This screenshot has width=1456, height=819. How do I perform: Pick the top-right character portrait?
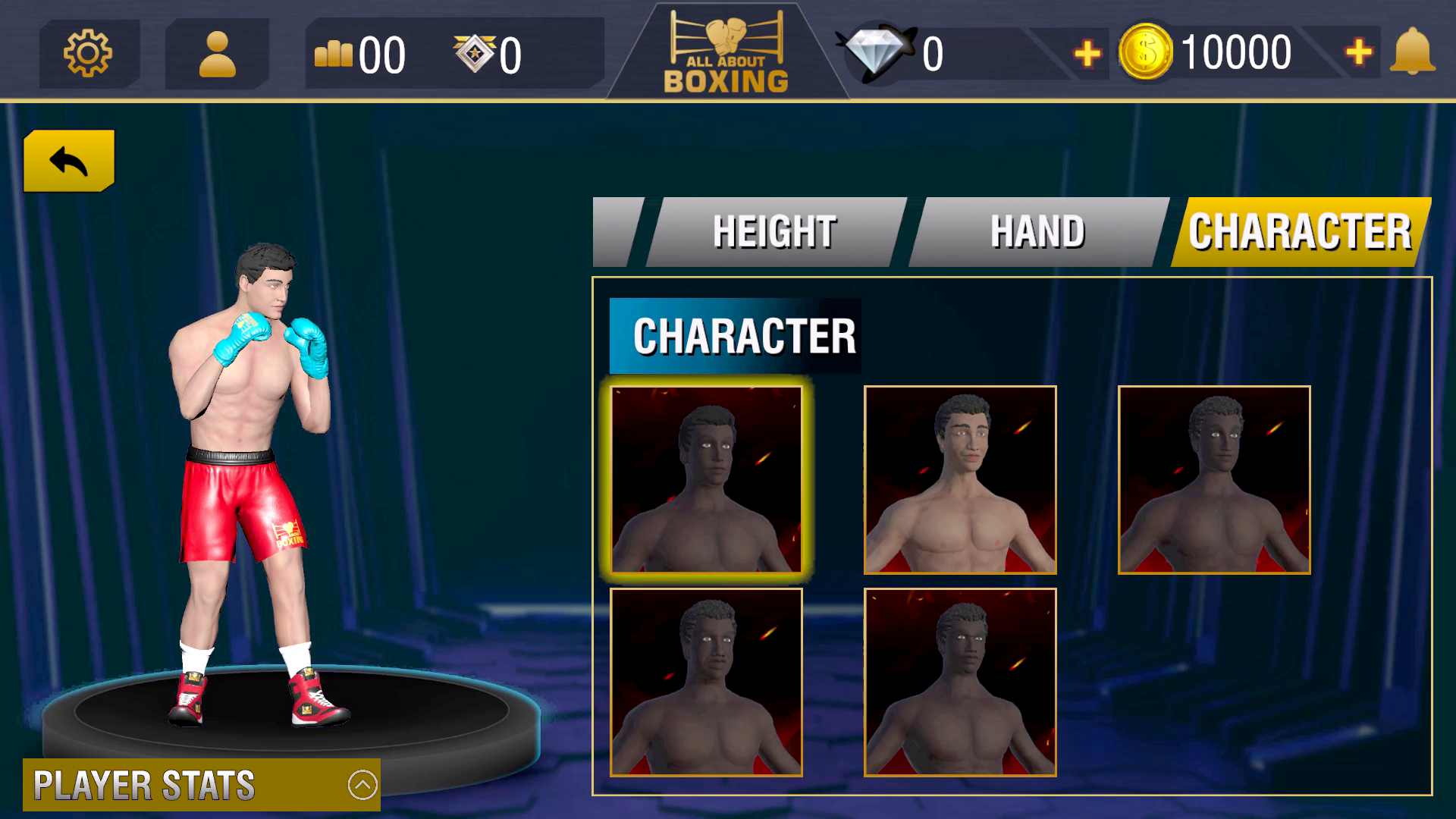click(1214, 479)
